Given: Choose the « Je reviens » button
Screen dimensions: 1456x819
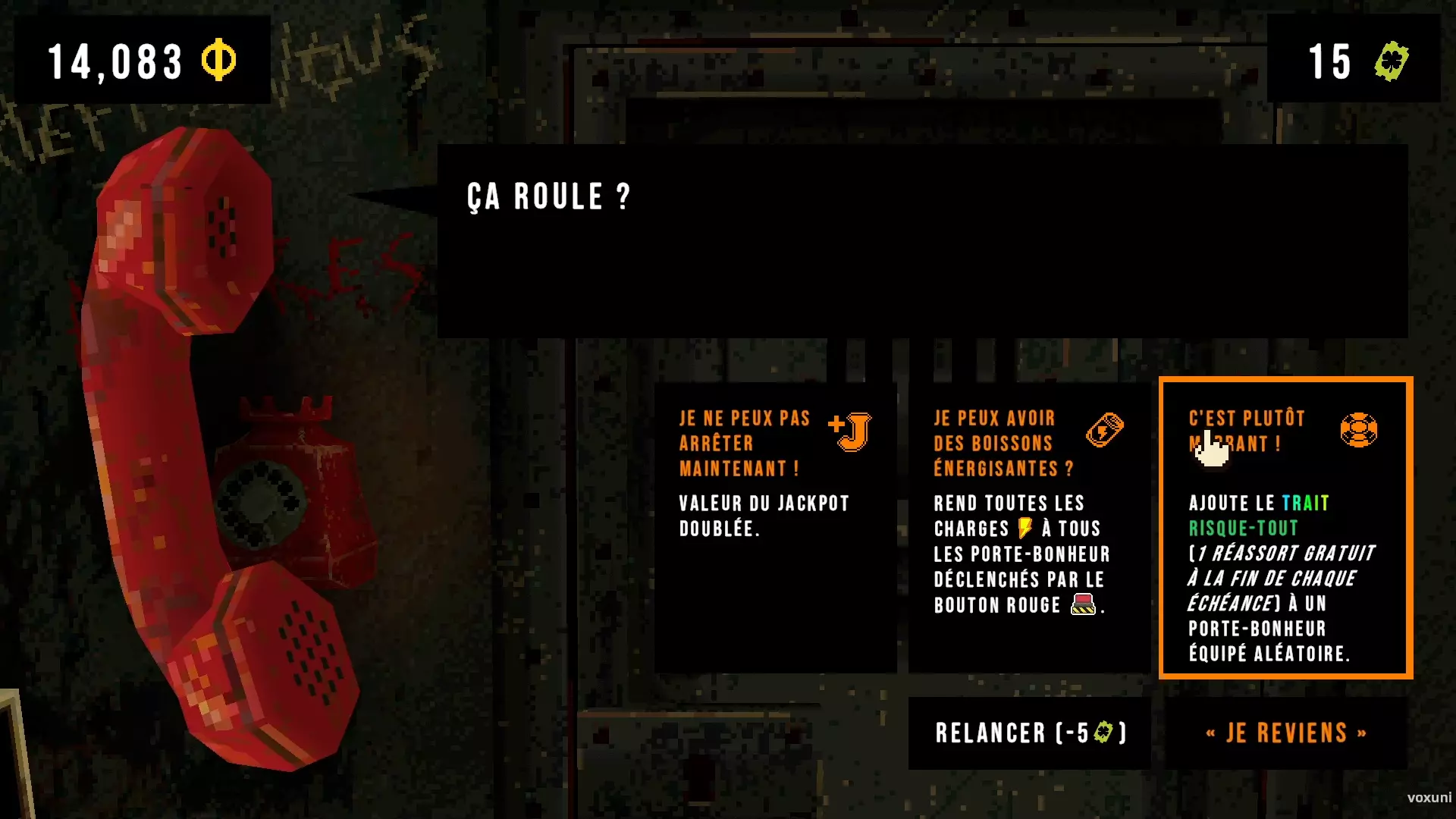Looking at the screenshot, I should (1285, 733).
